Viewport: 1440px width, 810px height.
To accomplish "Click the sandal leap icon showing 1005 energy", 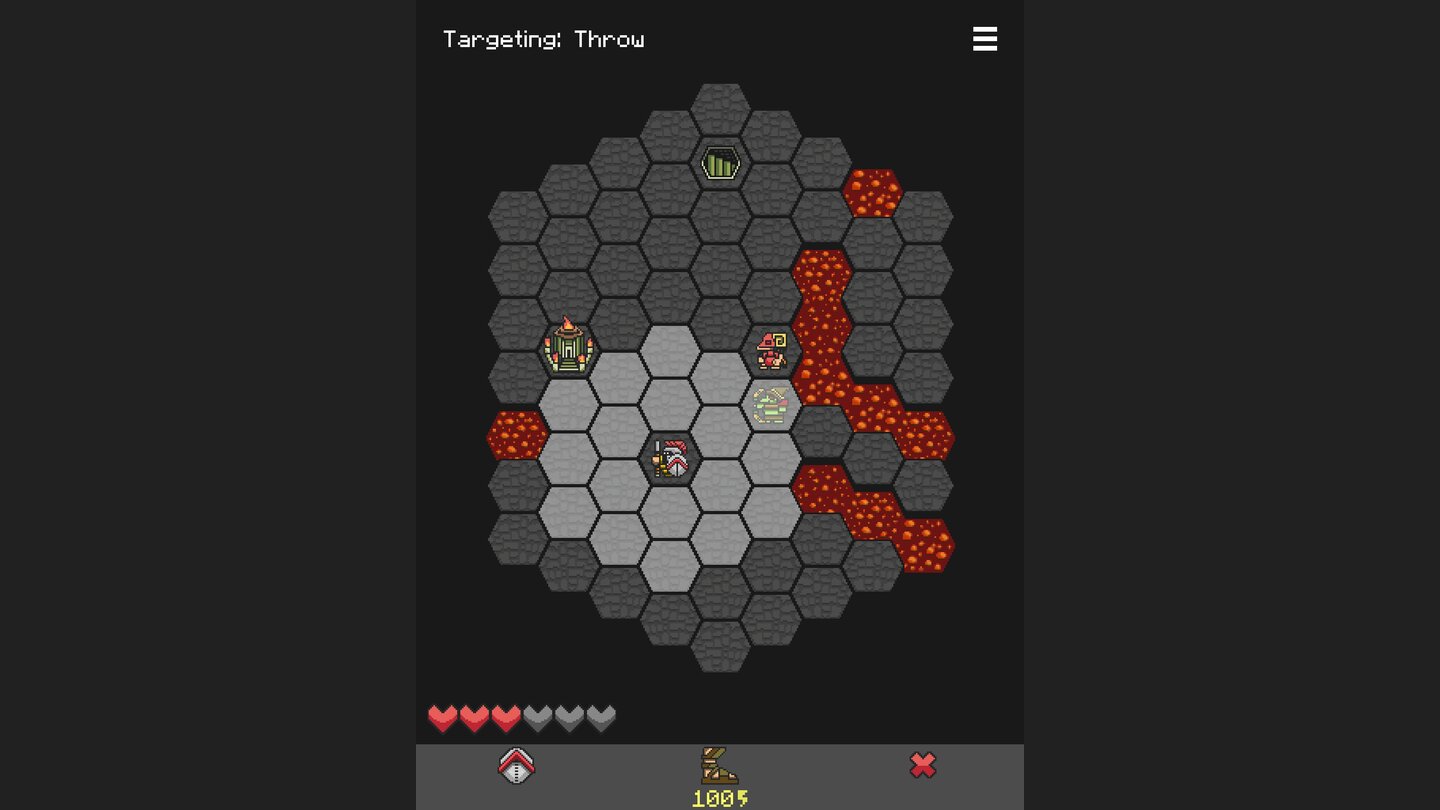I will 722,763.
